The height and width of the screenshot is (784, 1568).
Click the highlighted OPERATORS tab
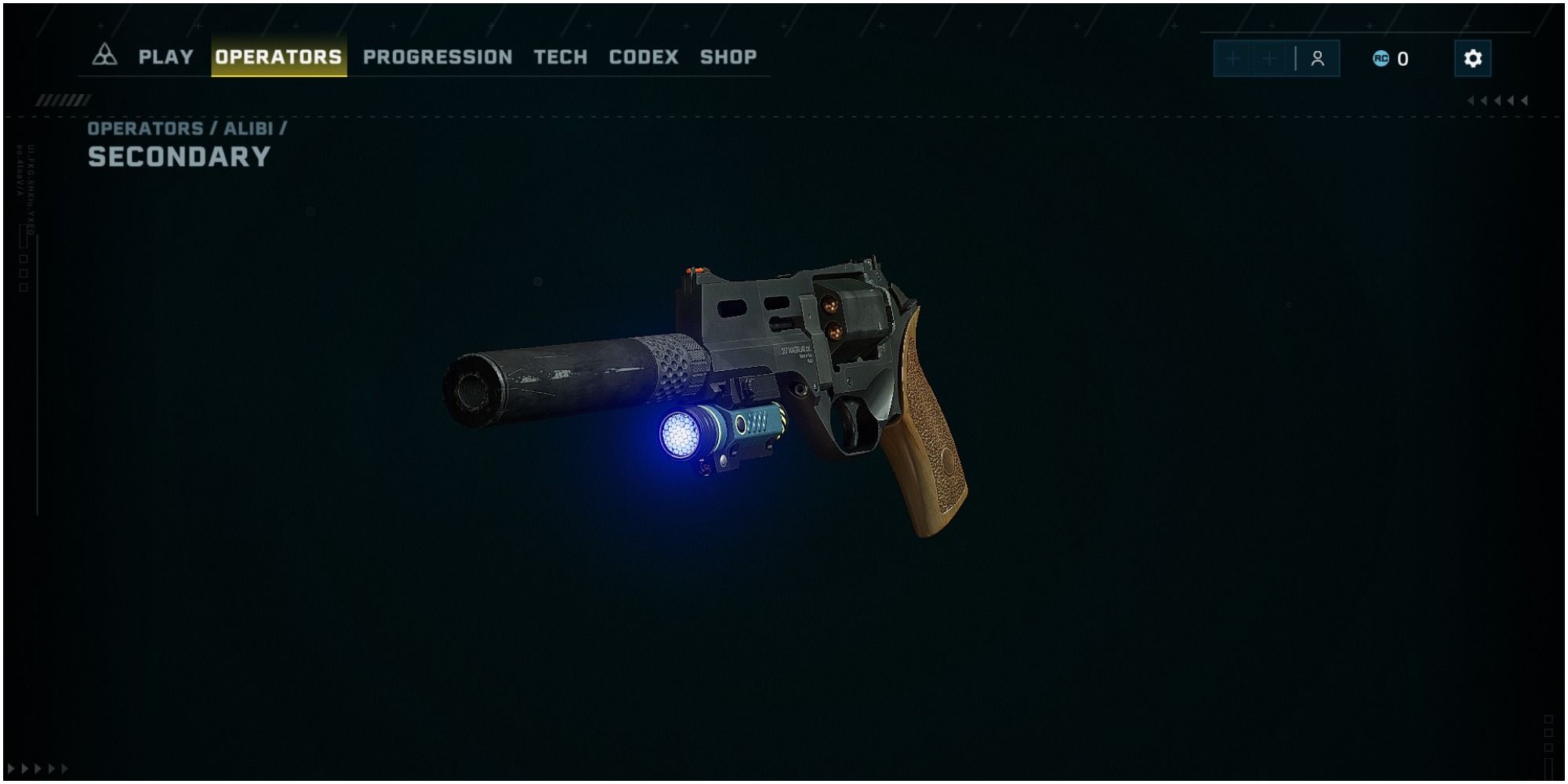pyautogui.click(x=278, y=56)
